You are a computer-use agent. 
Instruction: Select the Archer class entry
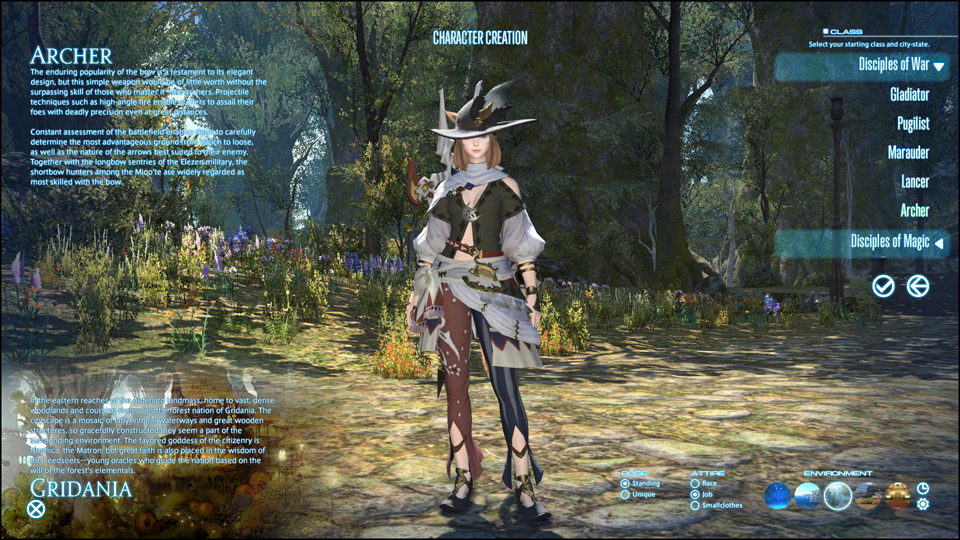(914, 211)
